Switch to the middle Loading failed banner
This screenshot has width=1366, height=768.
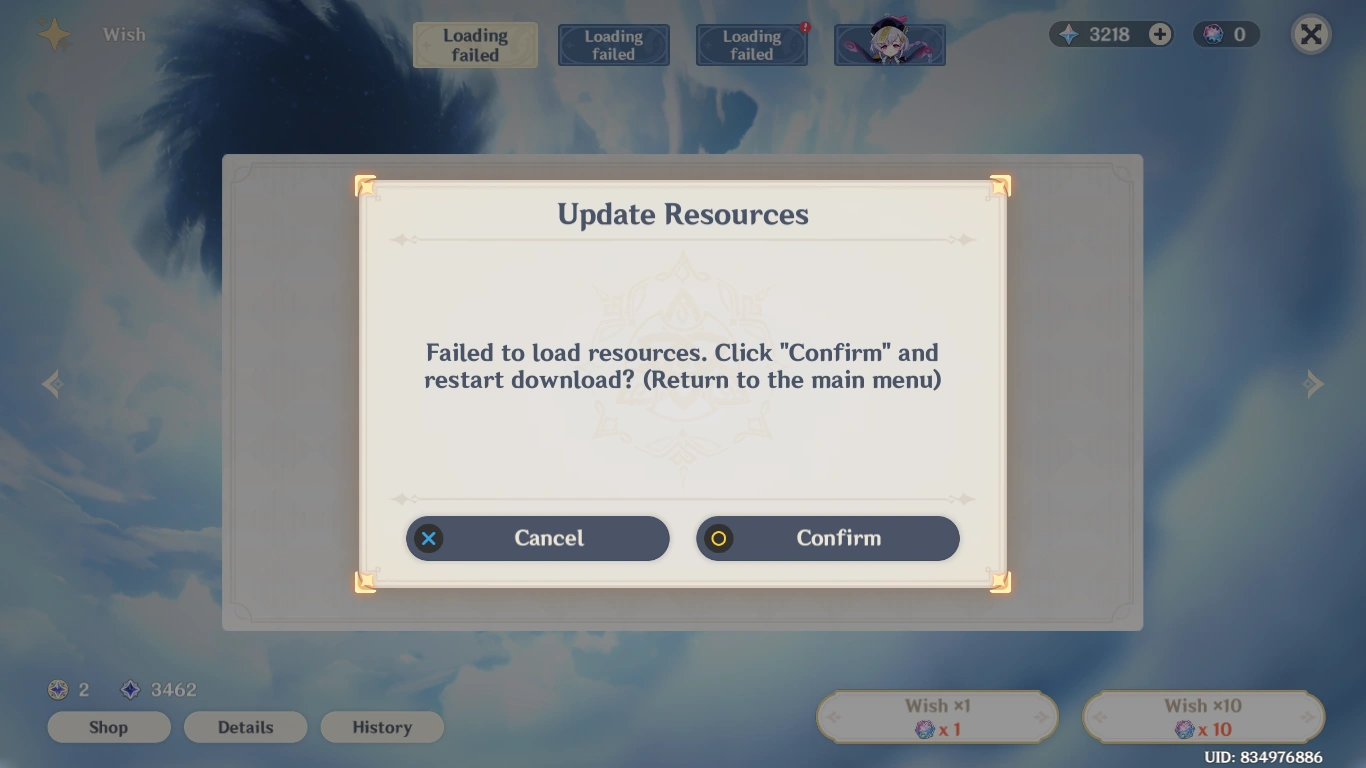613,44
